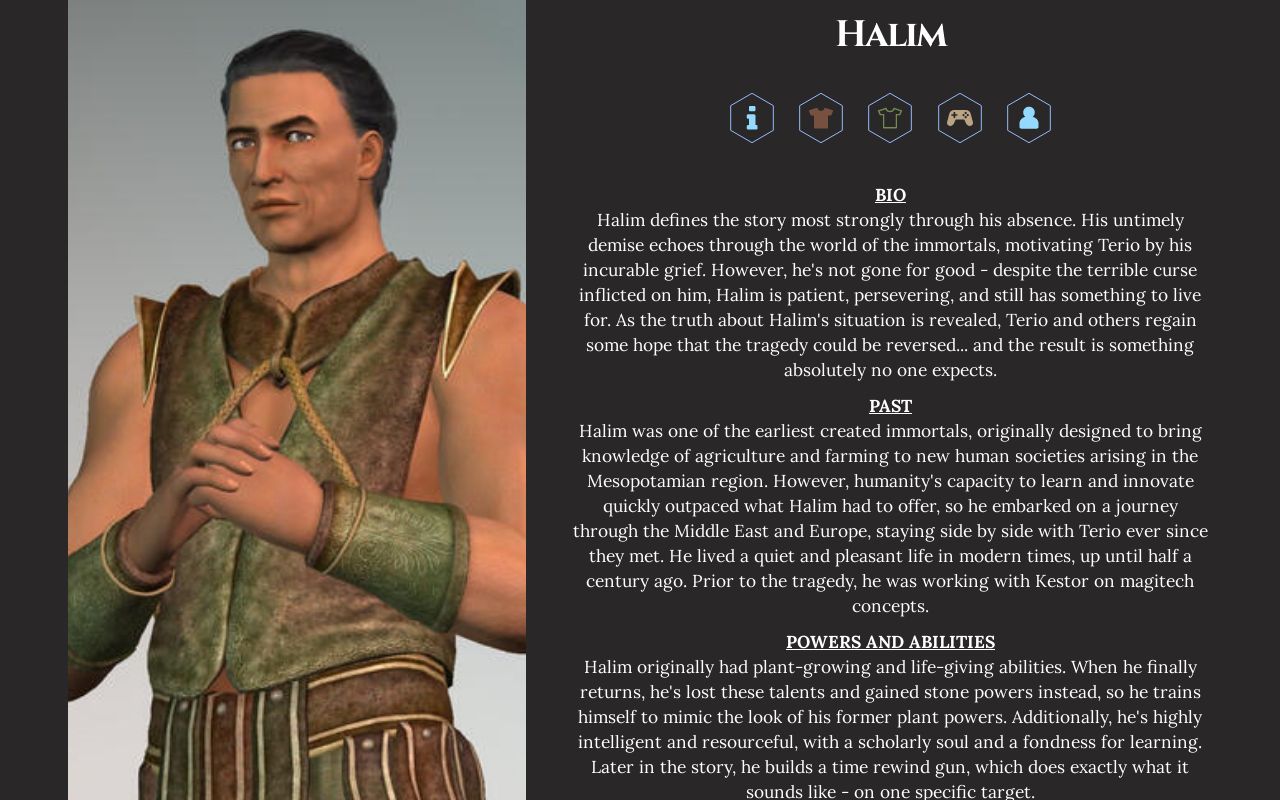The width and height of the screenshot is (1280, 800).
Task: Click the blue person silhouette icon
Action: point(1028,118)
